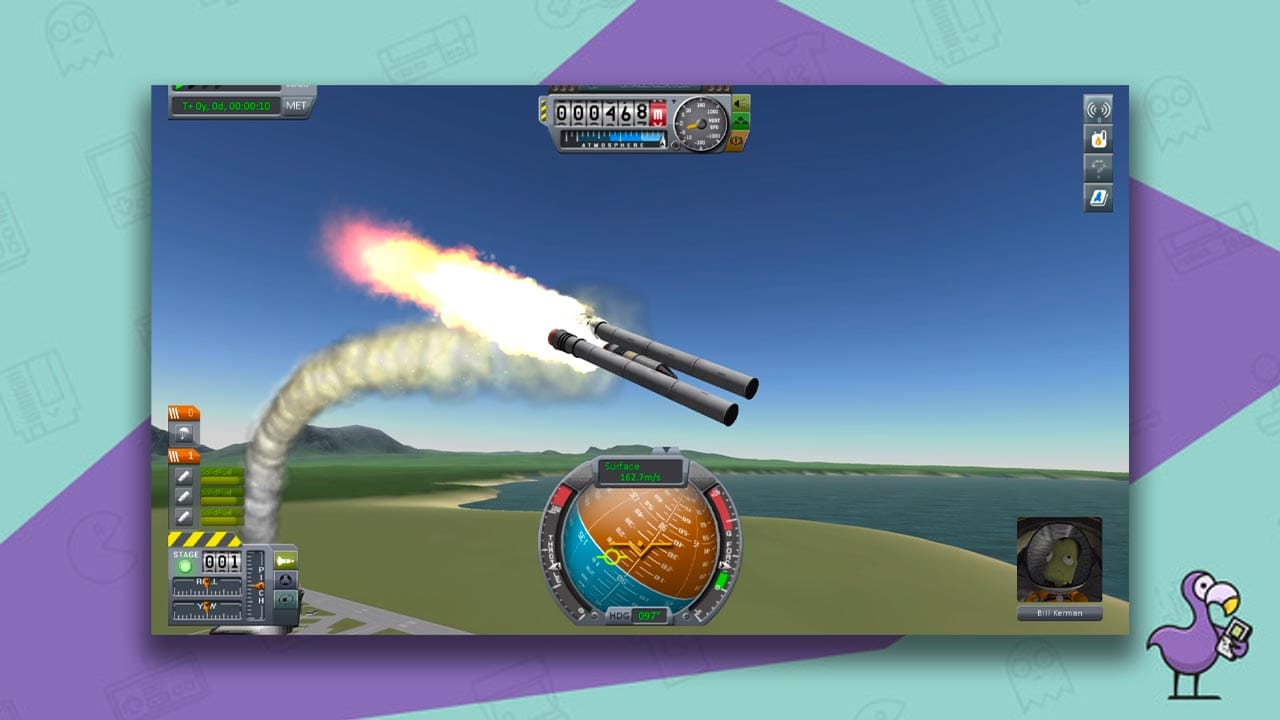Screen dimensions: 1280x720
Task: Click the green recovery arrow beside the altimeter
Action: 737,104
